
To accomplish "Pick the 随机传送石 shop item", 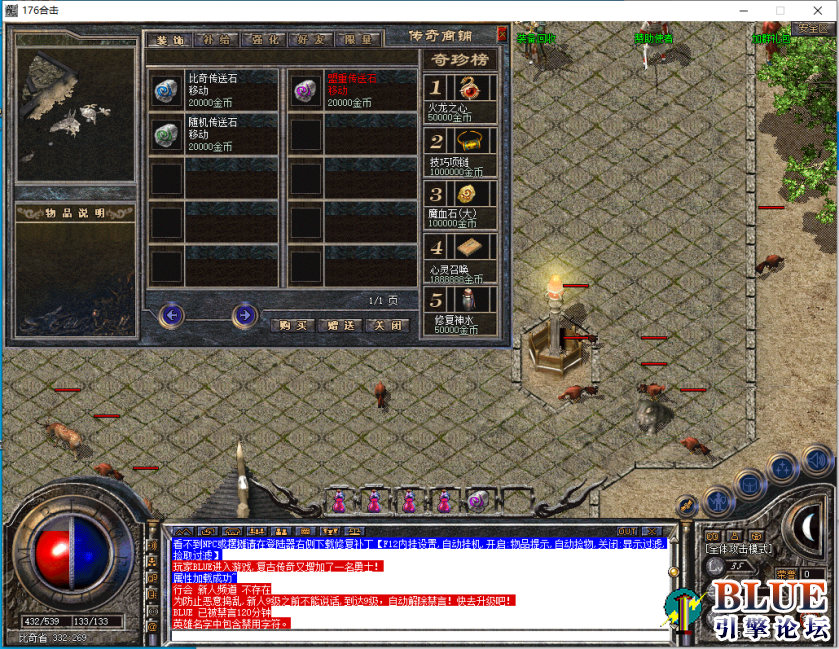I will [212, 134].
